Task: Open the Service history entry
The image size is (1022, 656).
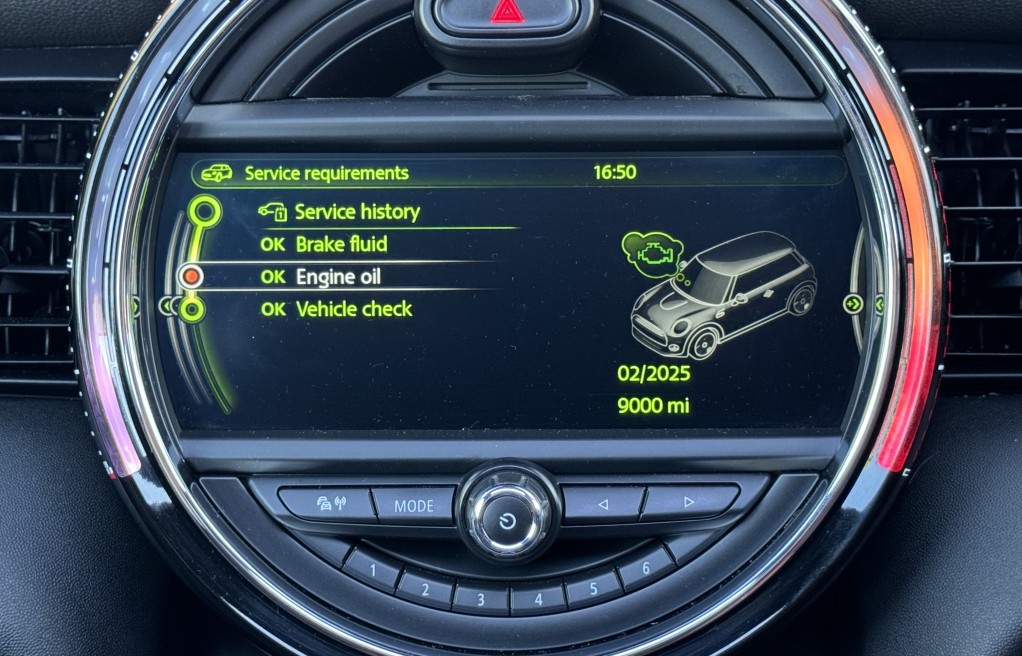Action: pos(356,212)
